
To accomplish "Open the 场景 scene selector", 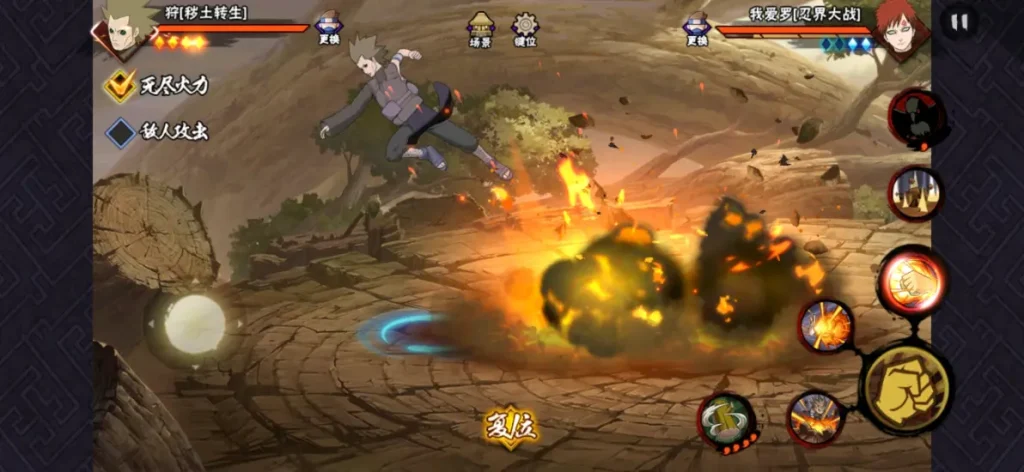I will click(x=481, y=29).
